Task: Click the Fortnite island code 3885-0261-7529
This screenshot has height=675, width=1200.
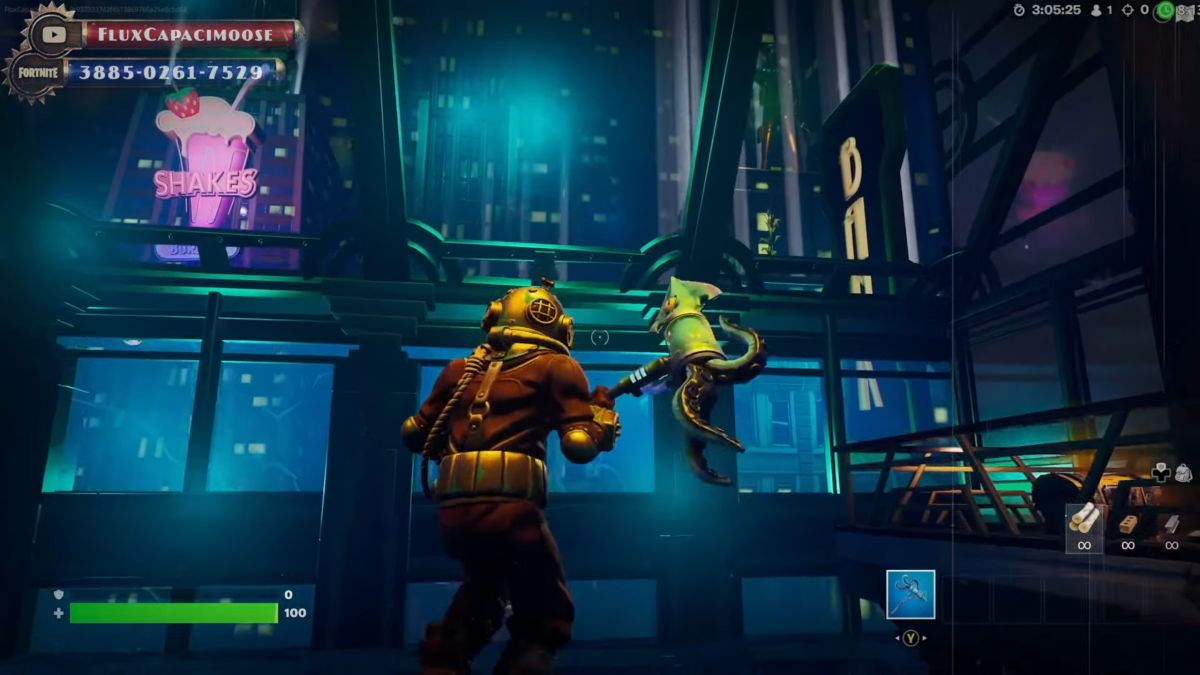Action: (170, 72)
